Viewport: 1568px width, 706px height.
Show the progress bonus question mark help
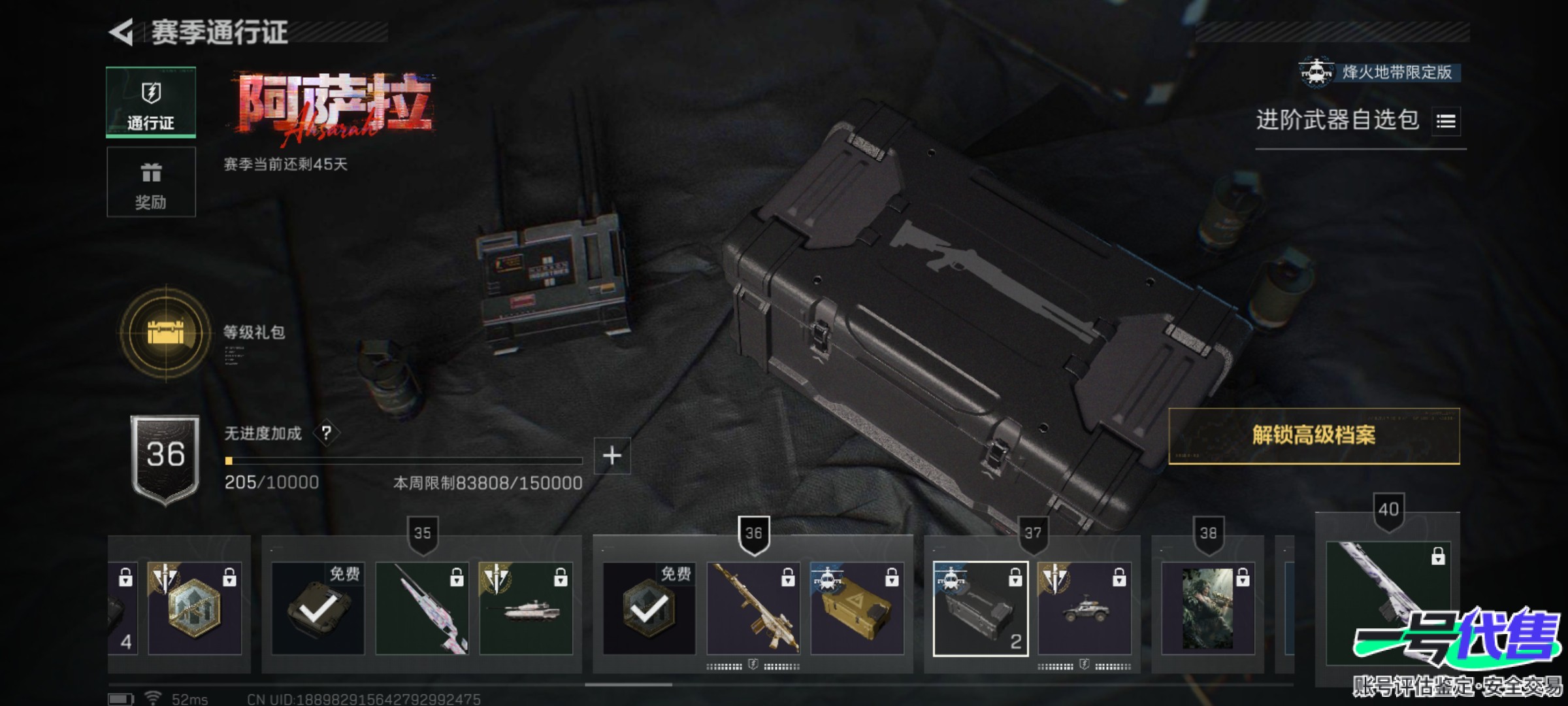coord(326,433)
